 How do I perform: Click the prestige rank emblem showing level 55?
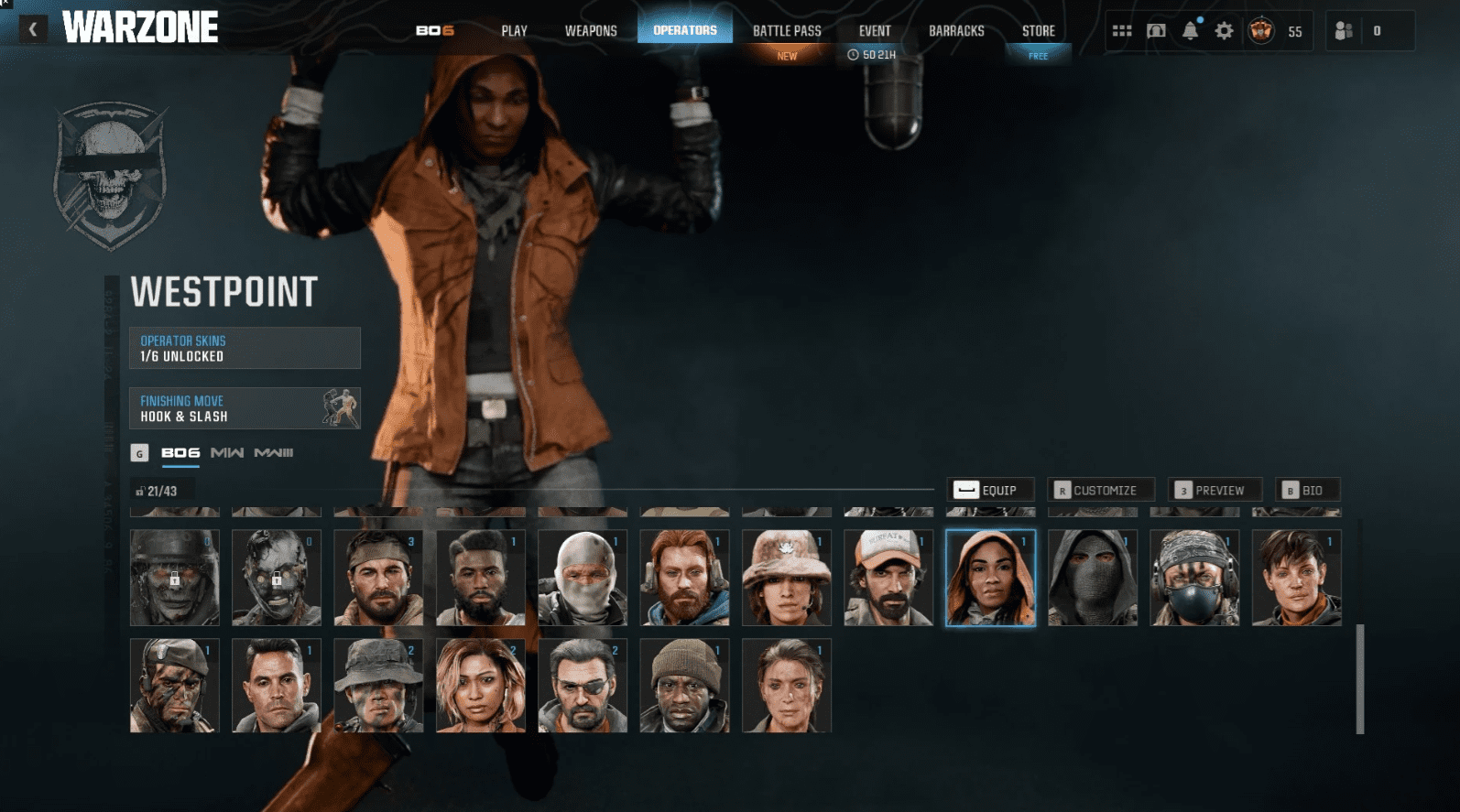pyautogui.click(x=1262, y=30)
